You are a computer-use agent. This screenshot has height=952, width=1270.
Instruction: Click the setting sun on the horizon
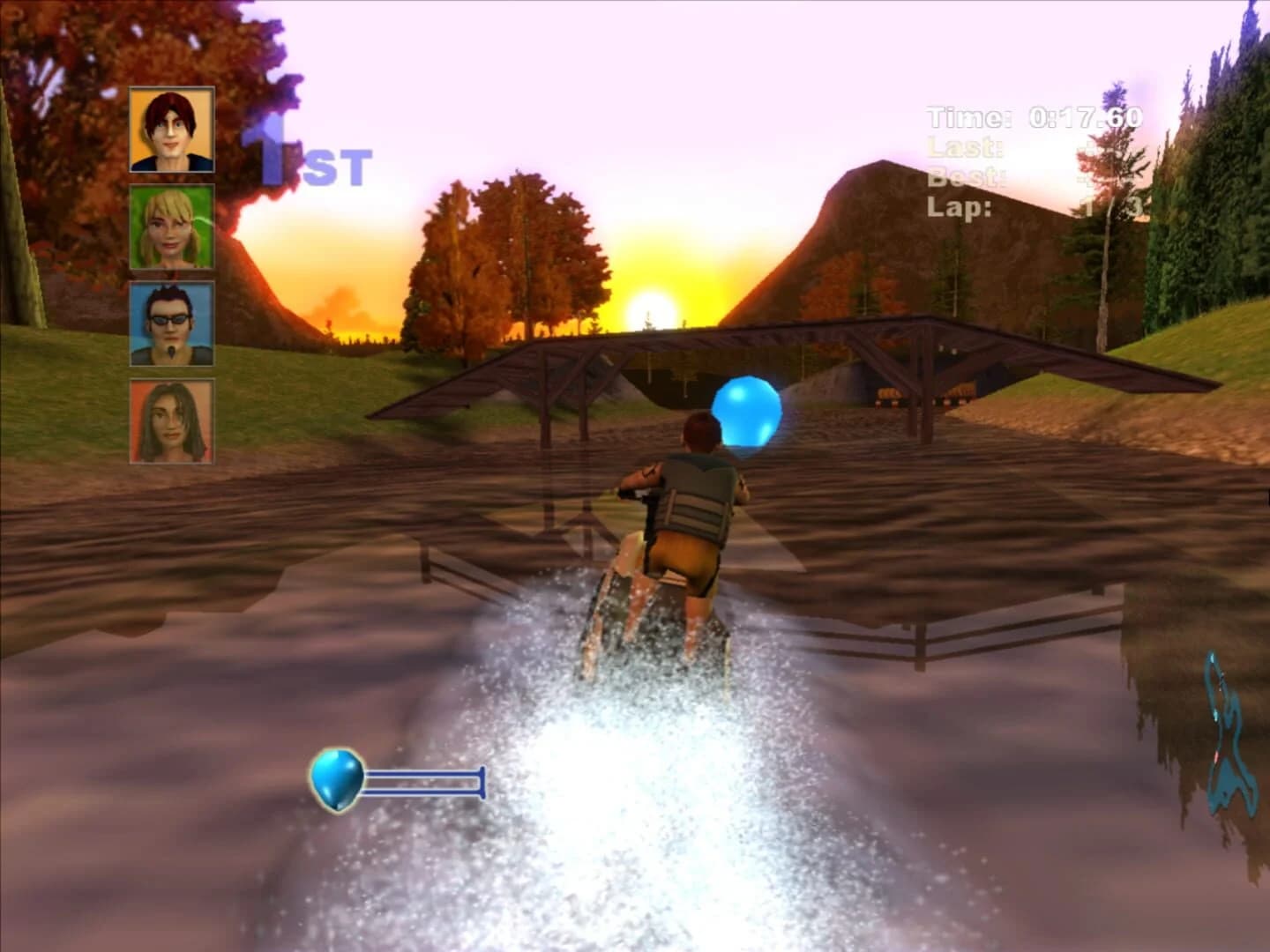coord(650,306)
